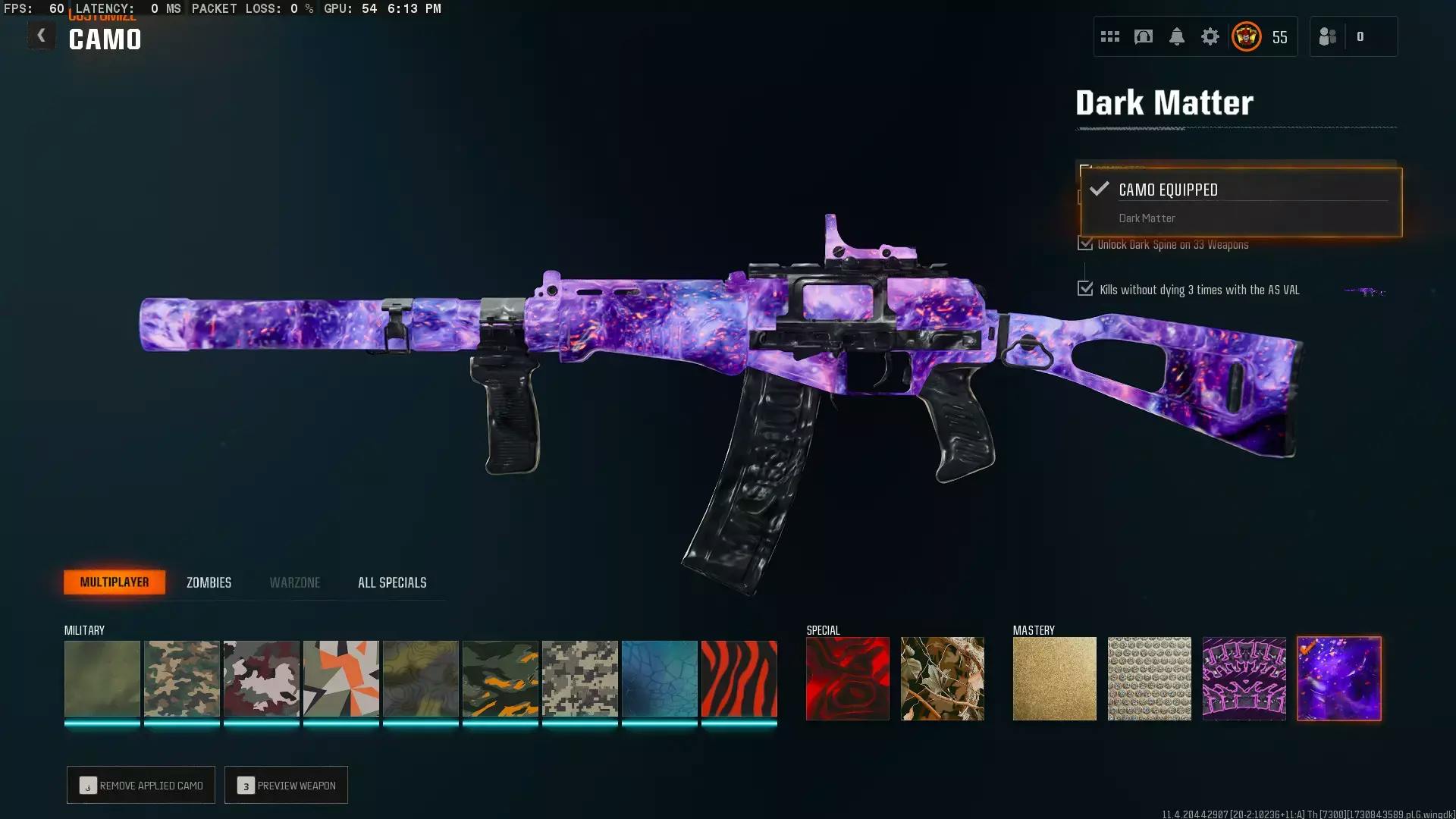
Task: Select the leafy branches special camo
Action: pyautogui.click(x=942, y=679)
